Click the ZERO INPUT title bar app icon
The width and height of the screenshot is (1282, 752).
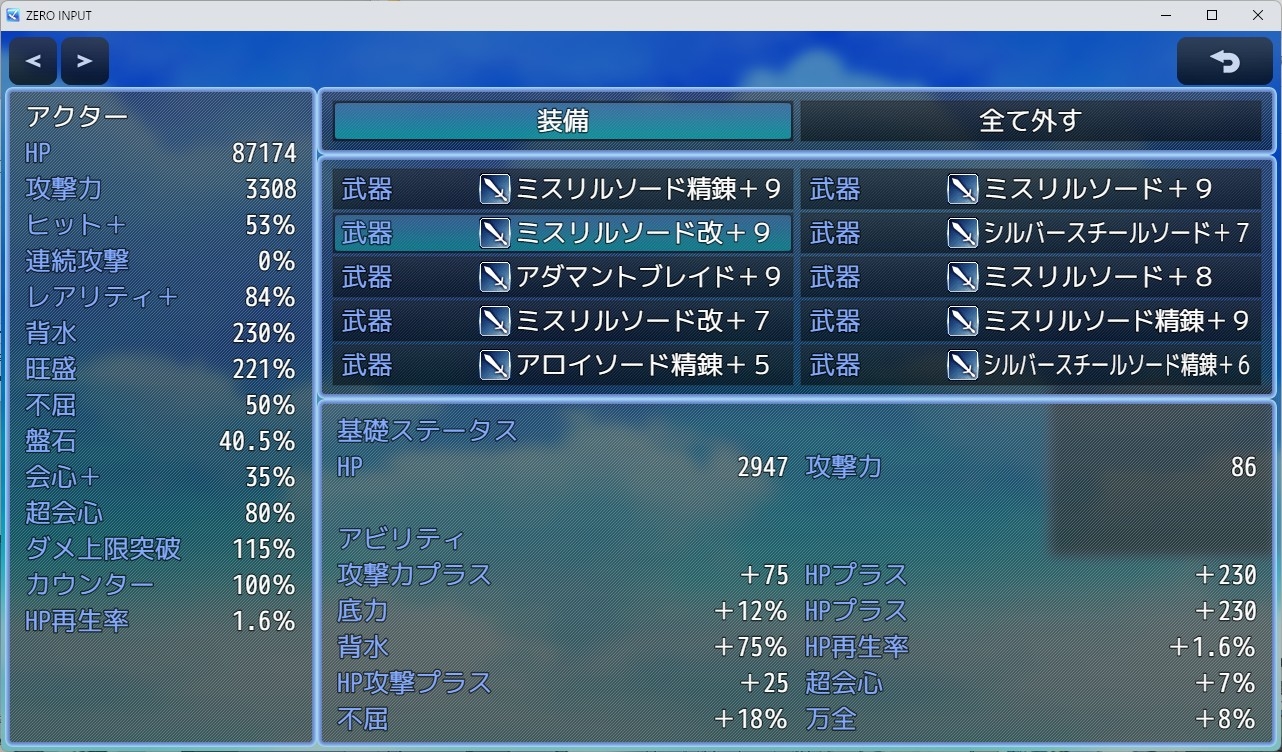[x=12, y=15]
